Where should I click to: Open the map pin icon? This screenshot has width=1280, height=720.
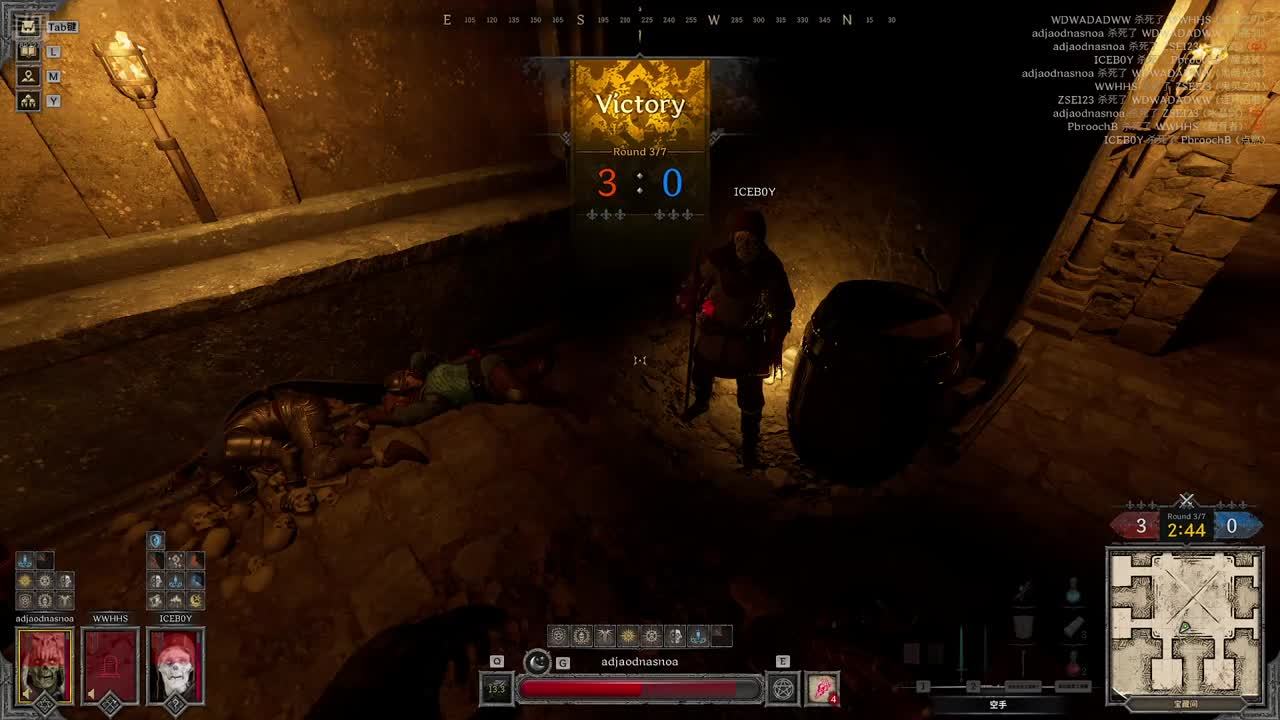28,76
